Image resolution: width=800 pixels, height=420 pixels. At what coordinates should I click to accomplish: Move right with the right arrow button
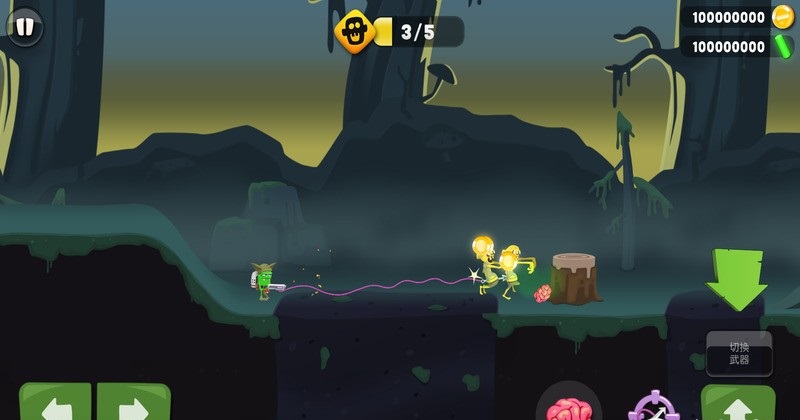133,404
